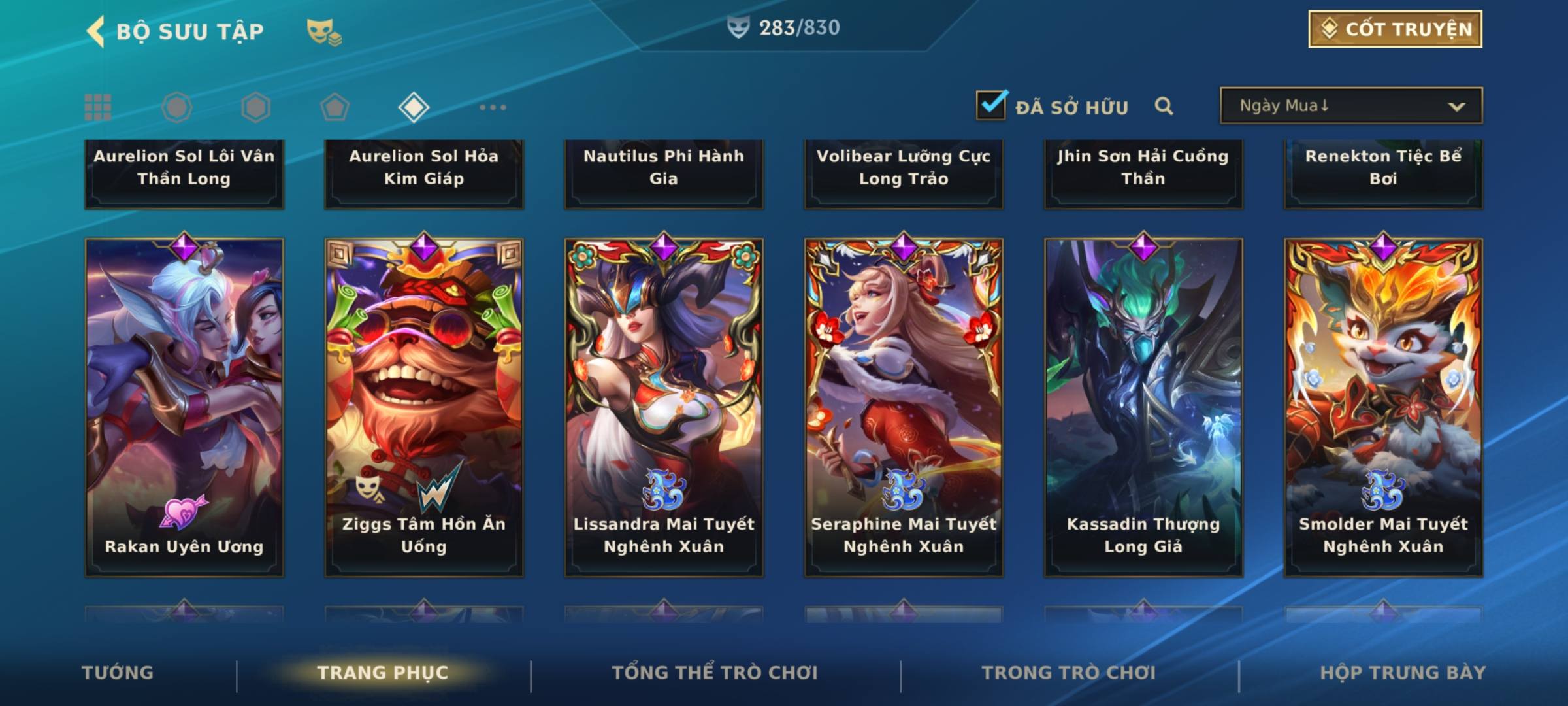Open the Cốt Truyện button
1568x706 pixels.
[x=1395, y=29]
